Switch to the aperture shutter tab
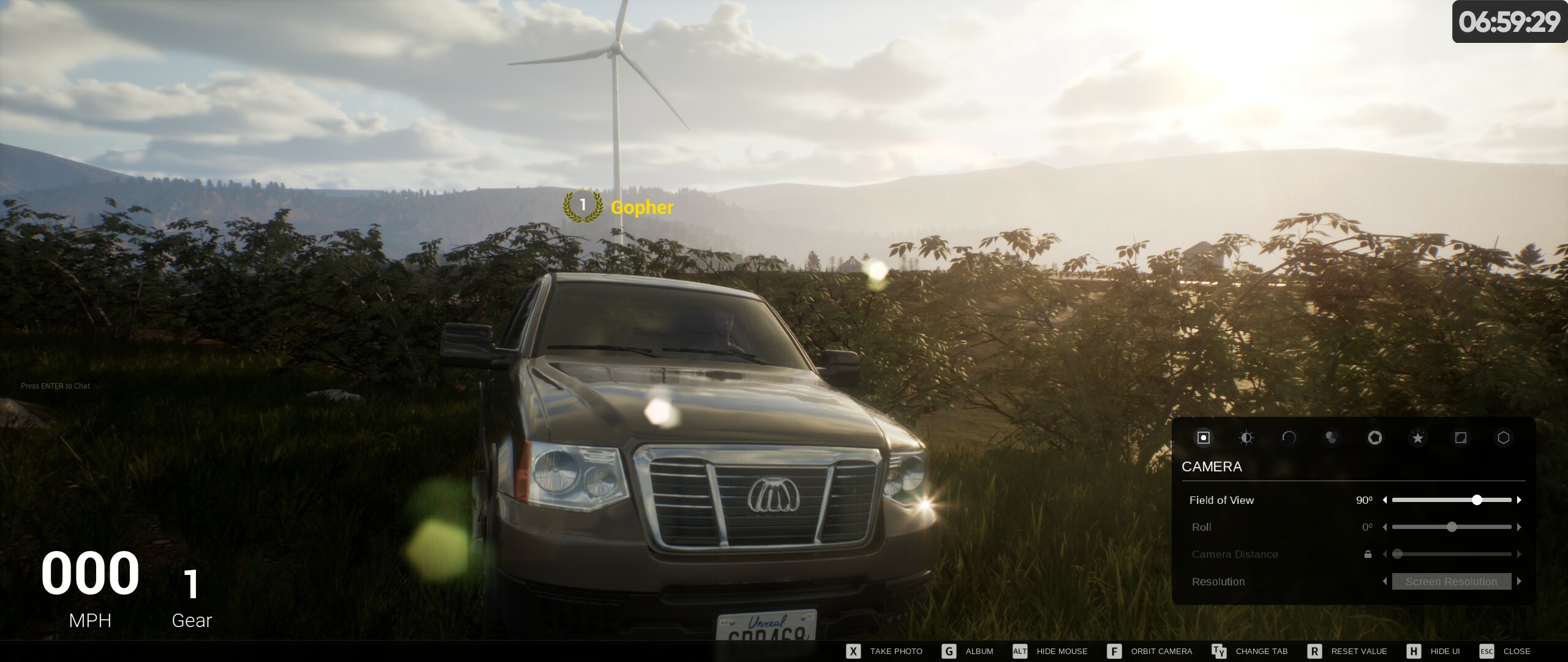The image size is (1568, 662). coord(1374,438)
